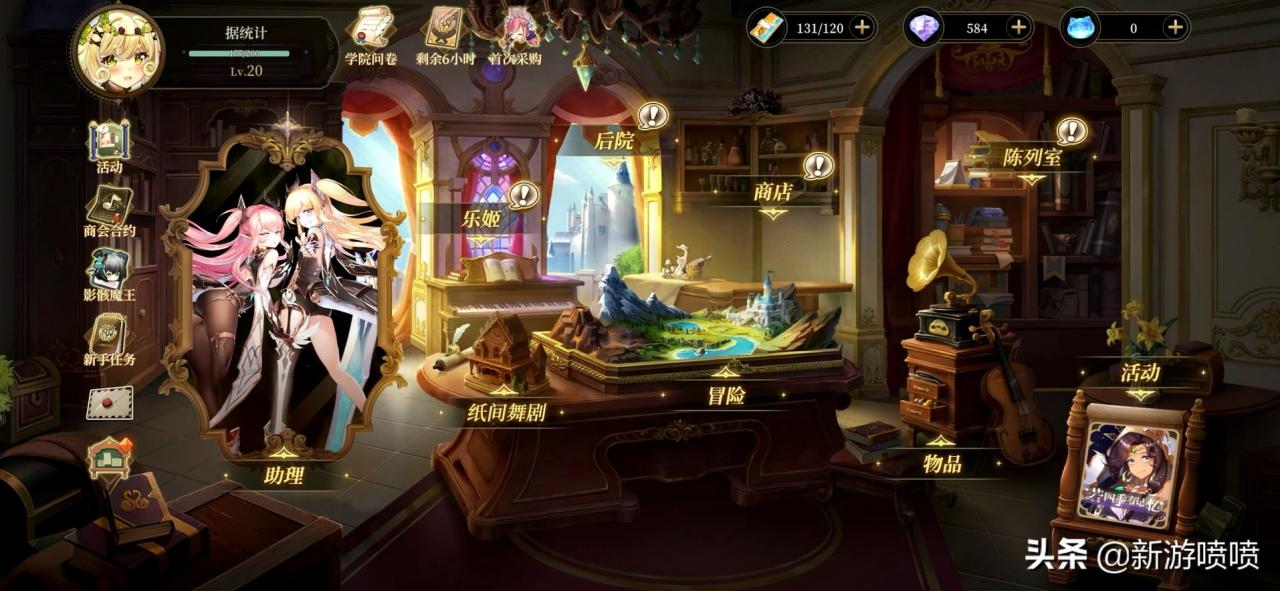Open the player avatar profile
This screenshot has height=591, width=1280.
click(118, 50)
